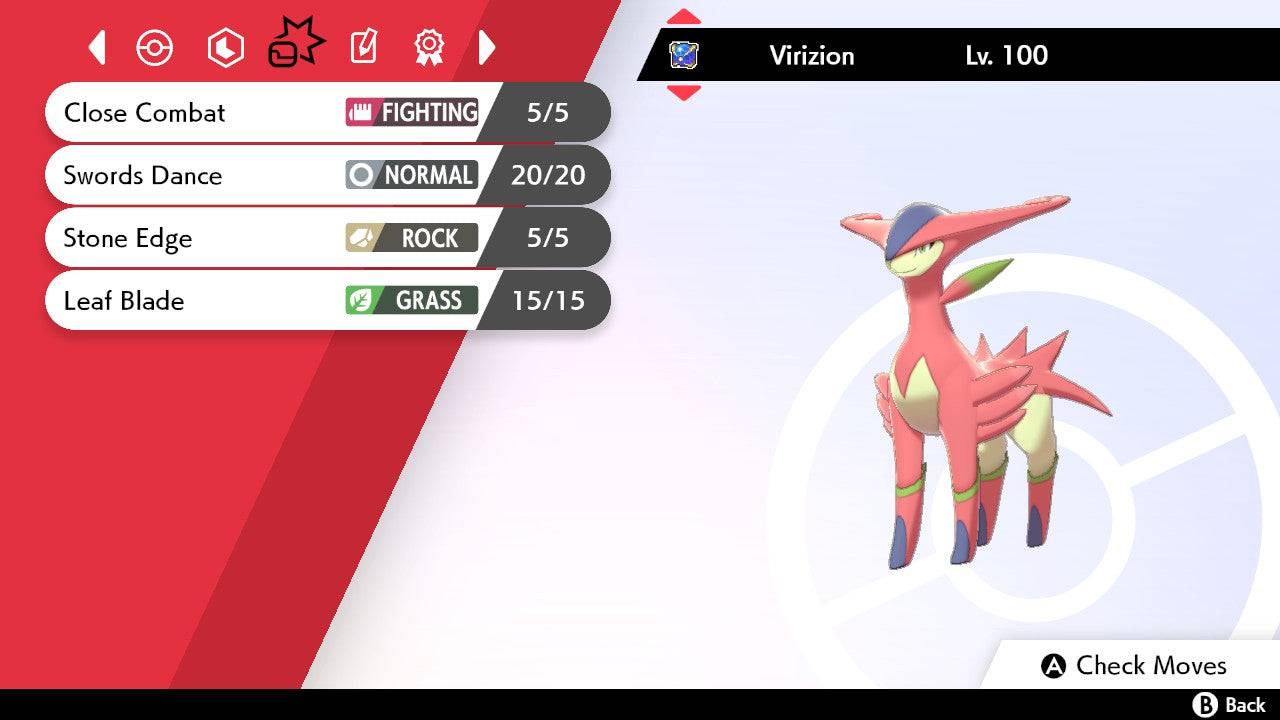Switch to the hexagon stats tab
1280x720 pixels.
point(225,47)
